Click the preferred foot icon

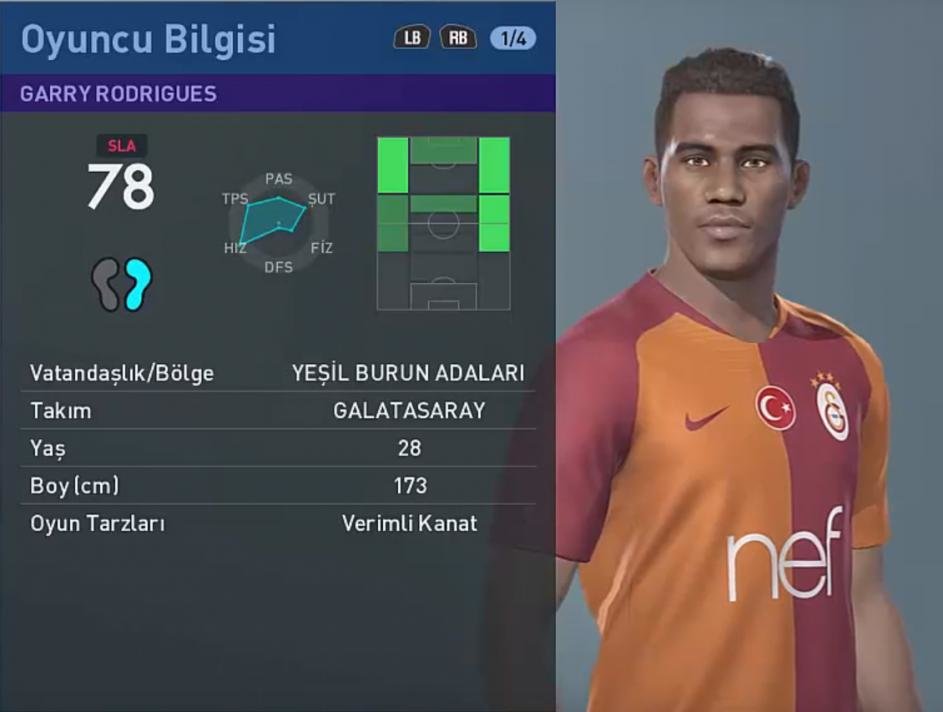121,284
